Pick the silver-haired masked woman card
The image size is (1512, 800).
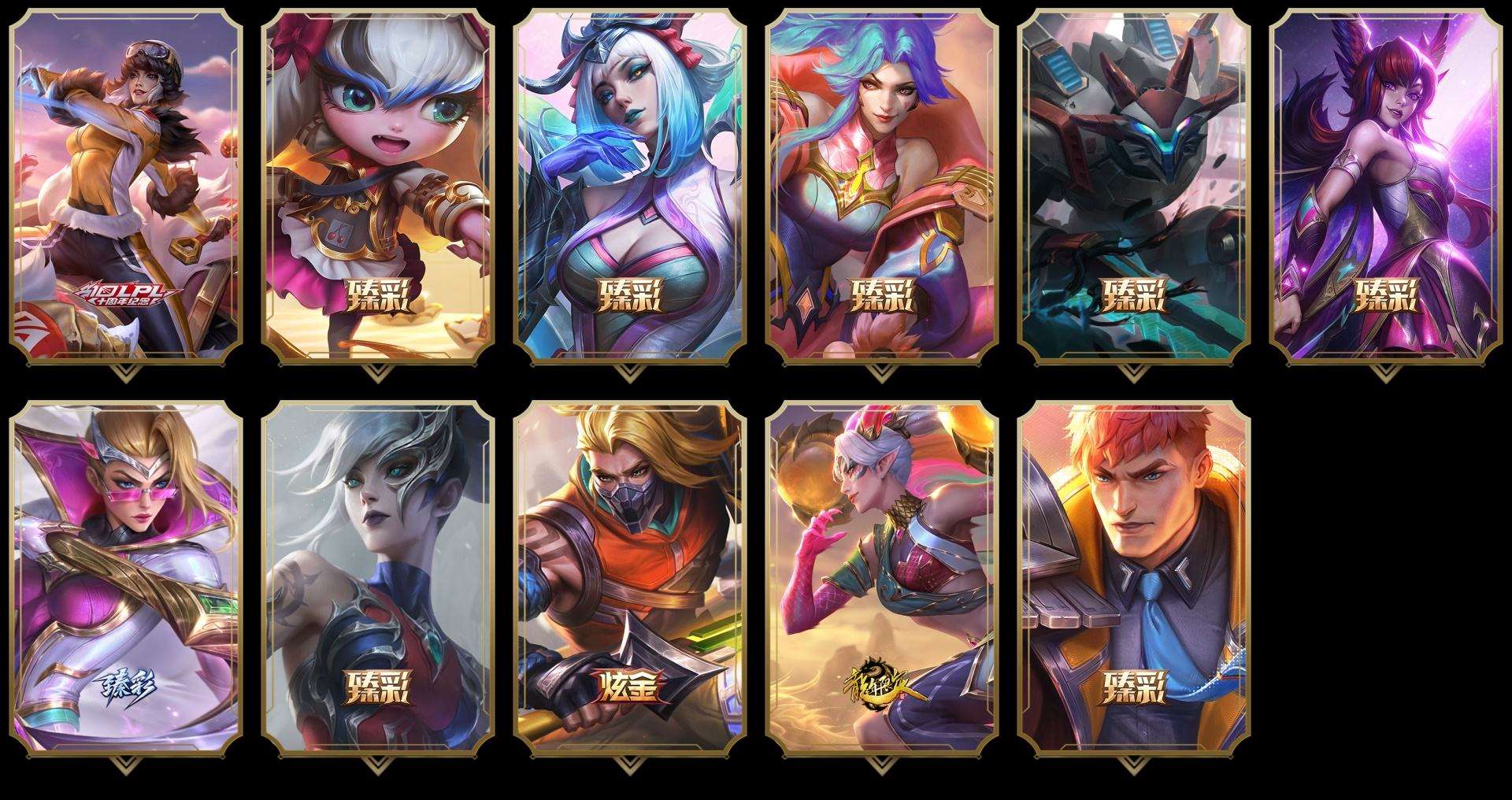point(378,578)
